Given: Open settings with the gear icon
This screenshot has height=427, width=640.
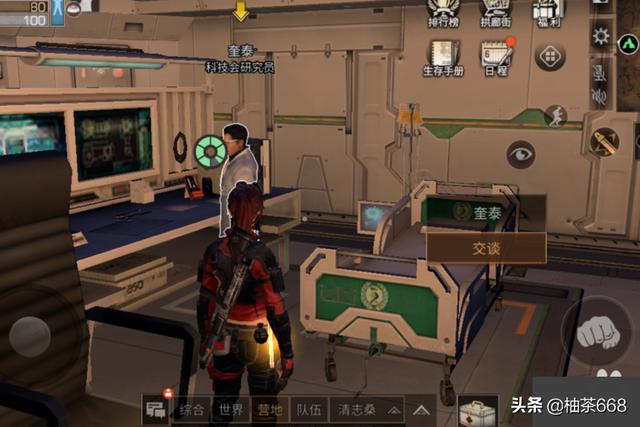Looking at the screenshot, I should pos(600,37).
